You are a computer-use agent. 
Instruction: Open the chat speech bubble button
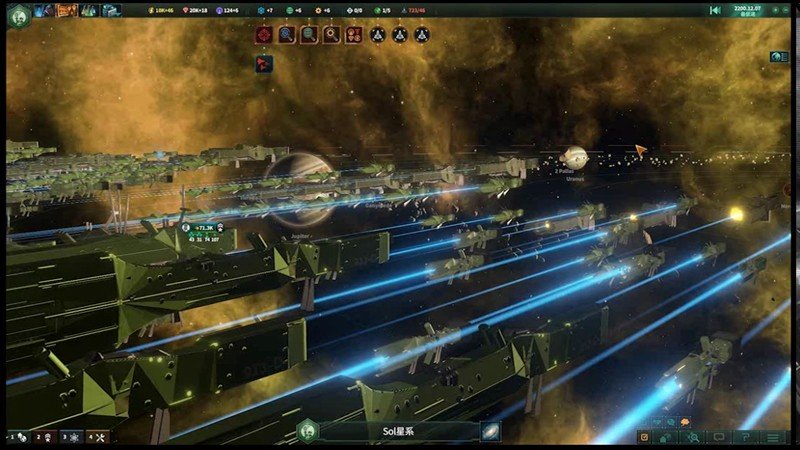(x=720, y=437)
